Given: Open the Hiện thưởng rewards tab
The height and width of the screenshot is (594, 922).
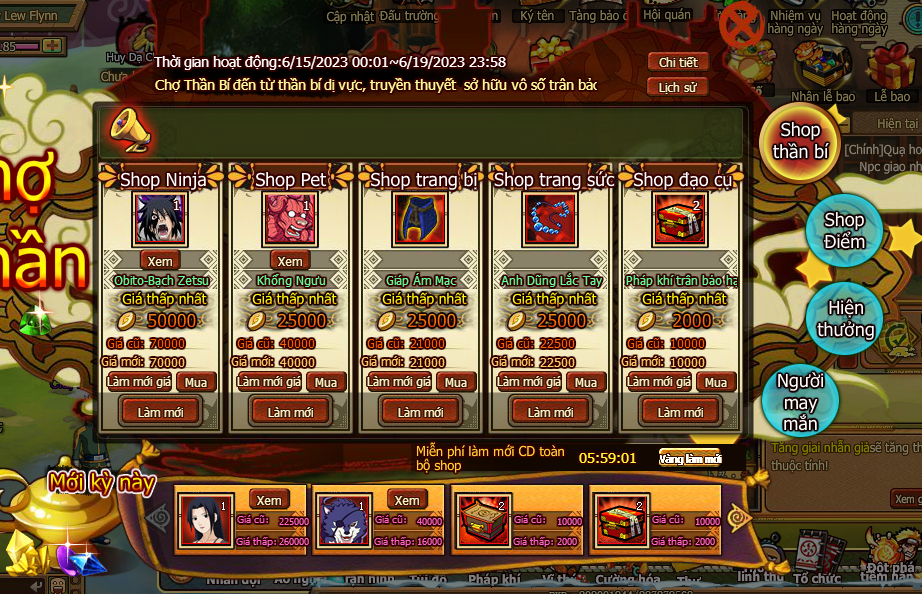Looking at the screenshot, I should [x=845, y=318].
